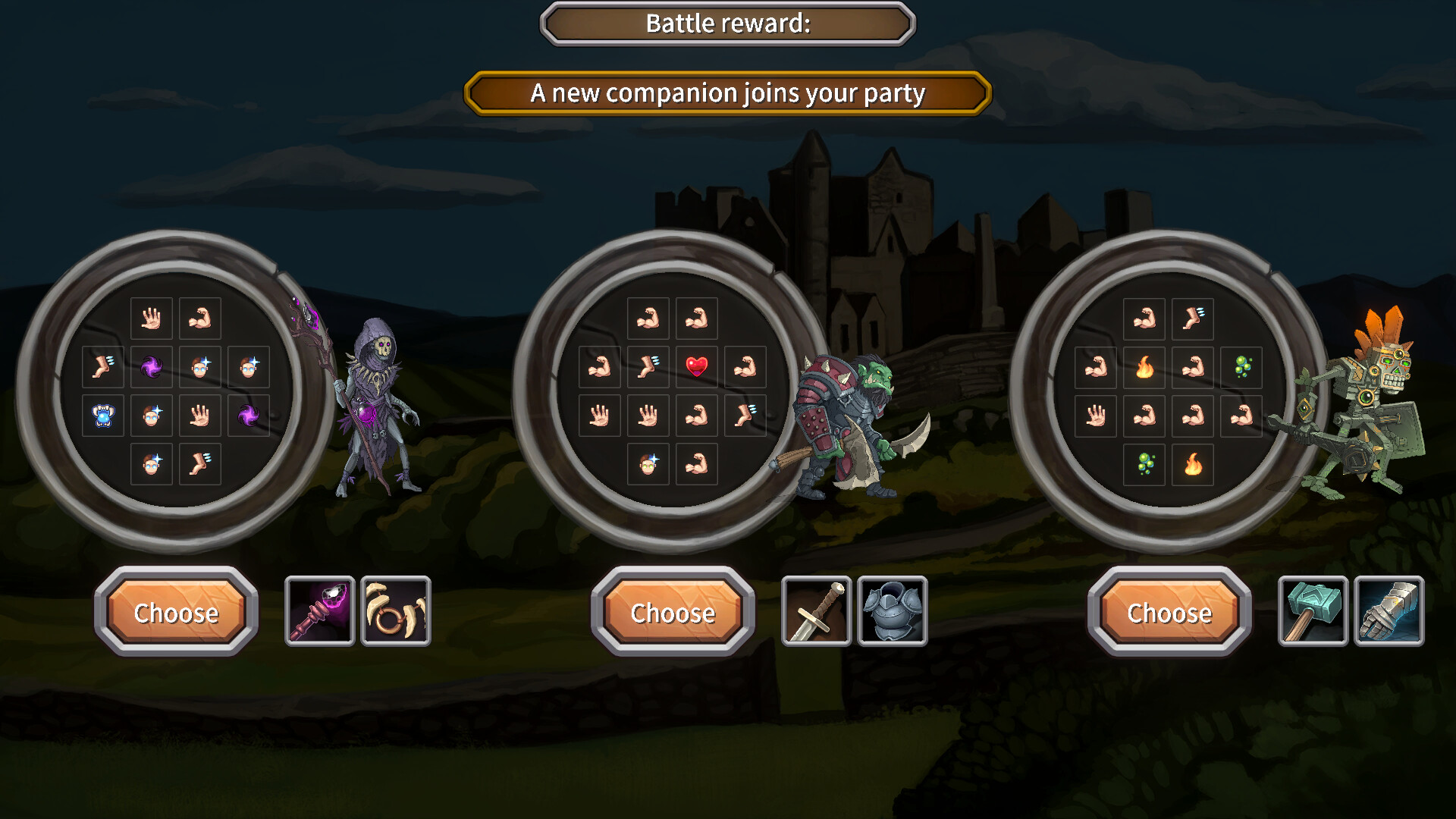This screenshot has width=1456, height=819.
Task: Click a fire stat icon in golem's circle
Action: tap(1144, 367)
